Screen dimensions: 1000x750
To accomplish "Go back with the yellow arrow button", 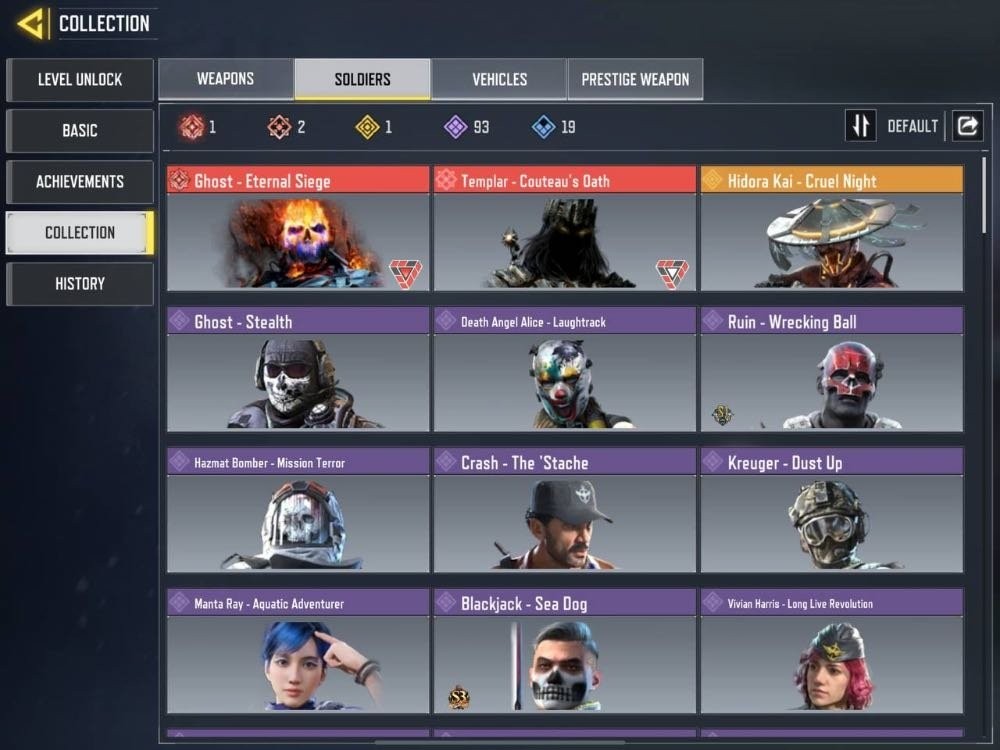I will 31,23.
